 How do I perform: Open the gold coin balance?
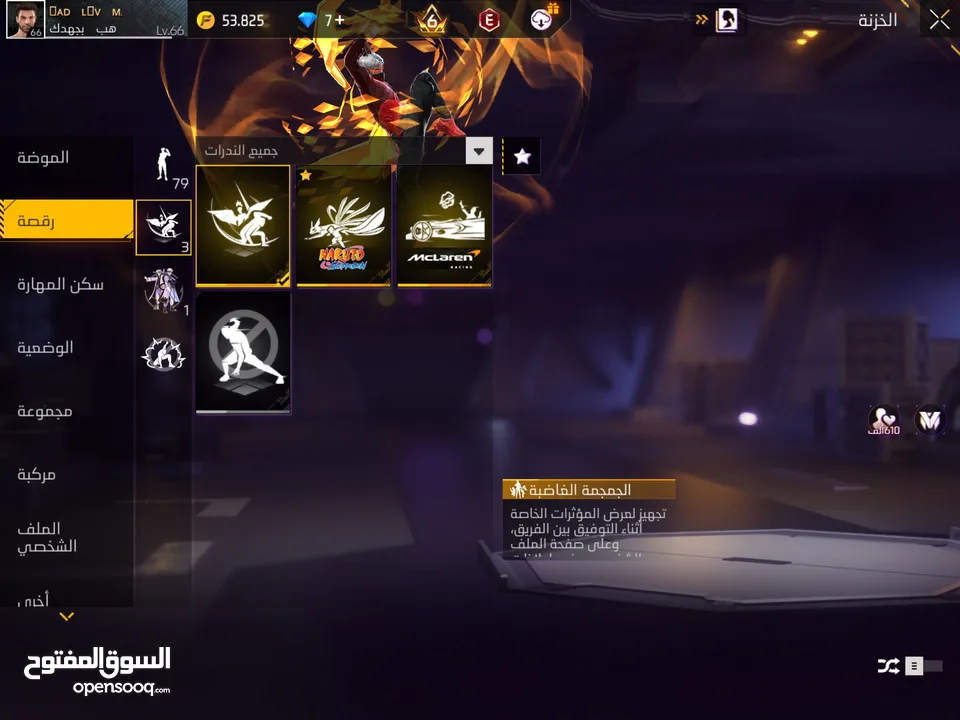click(232, 20)
